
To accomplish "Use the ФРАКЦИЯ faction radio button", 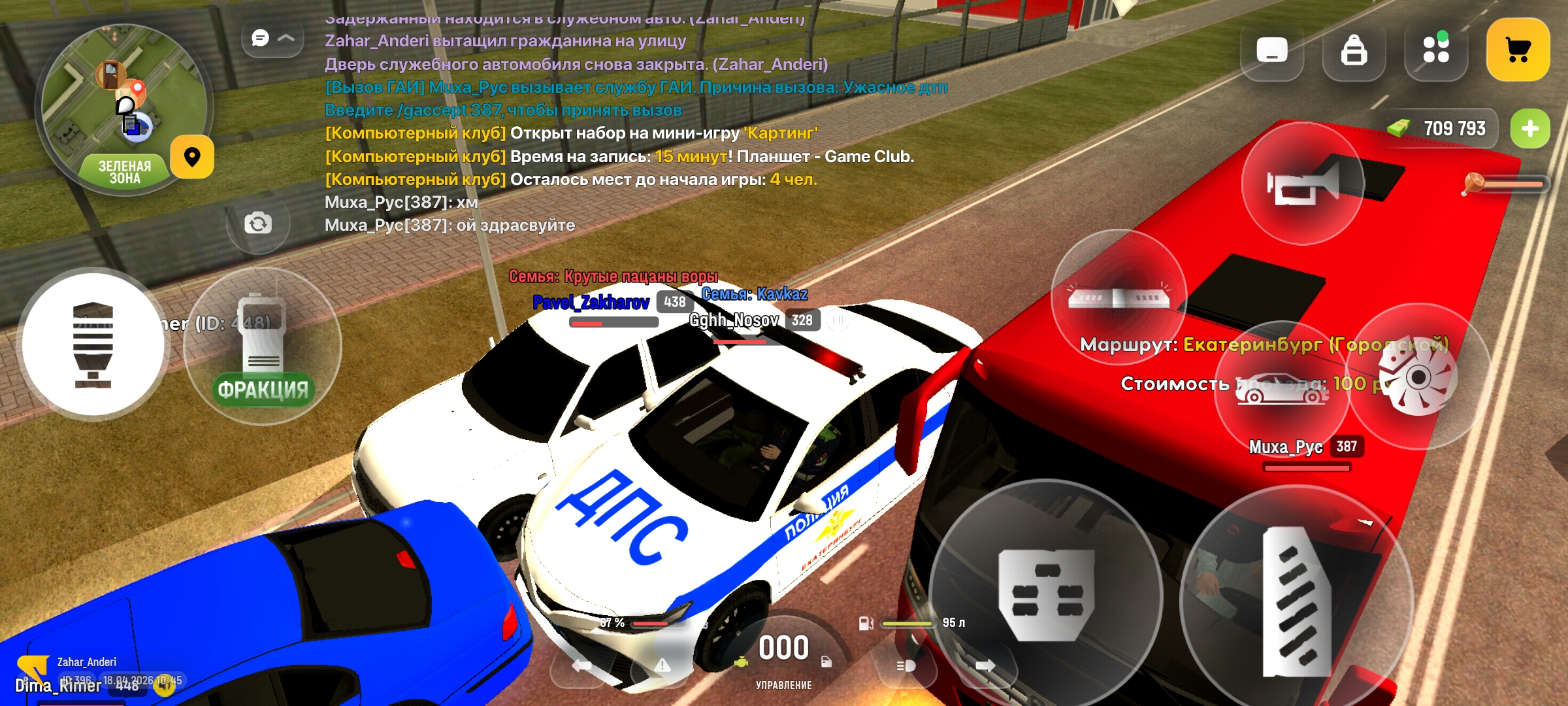I will point(263,346).
